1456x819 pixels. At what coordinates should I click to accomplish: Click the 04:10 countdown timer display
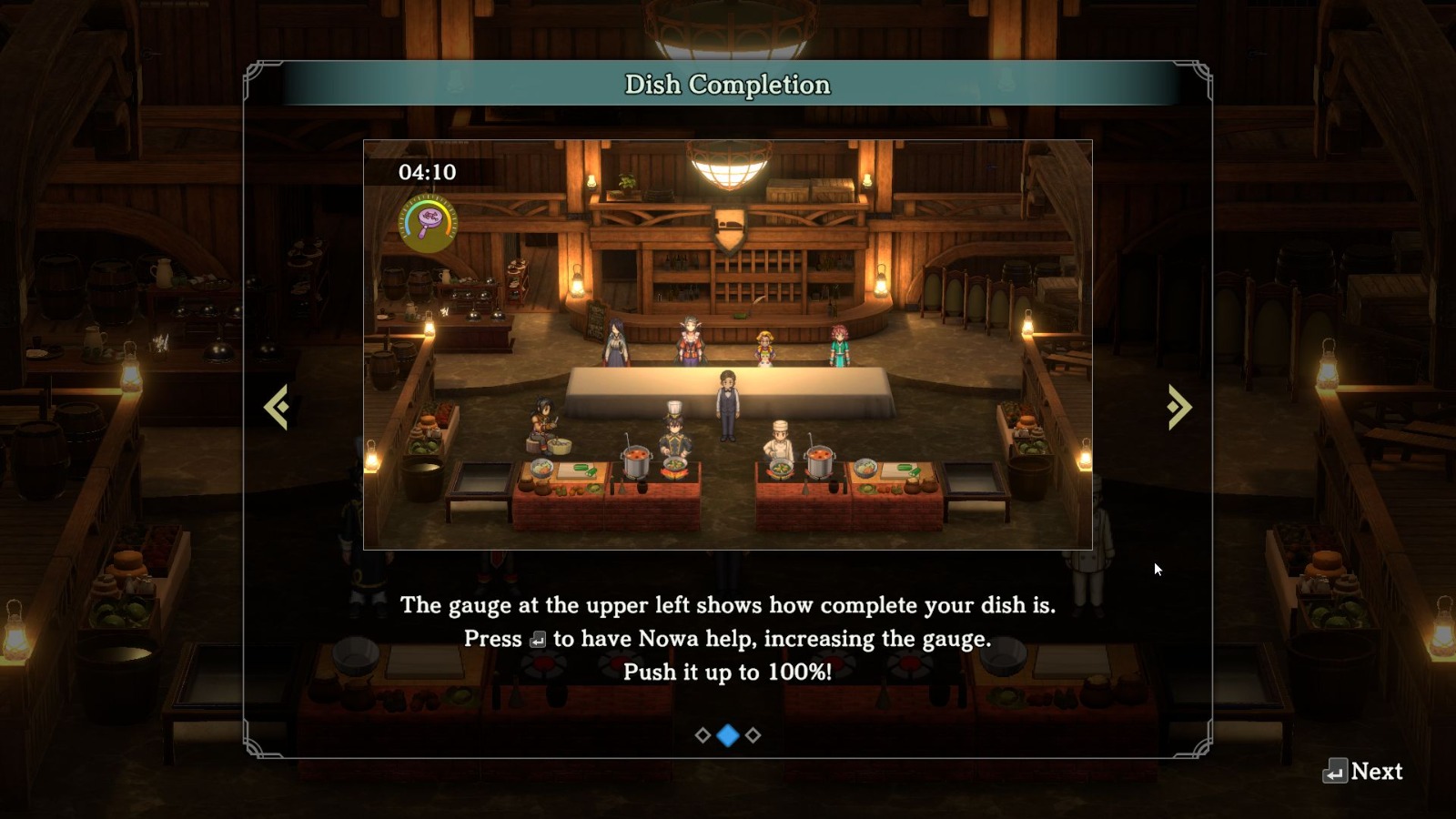(427, 172)
